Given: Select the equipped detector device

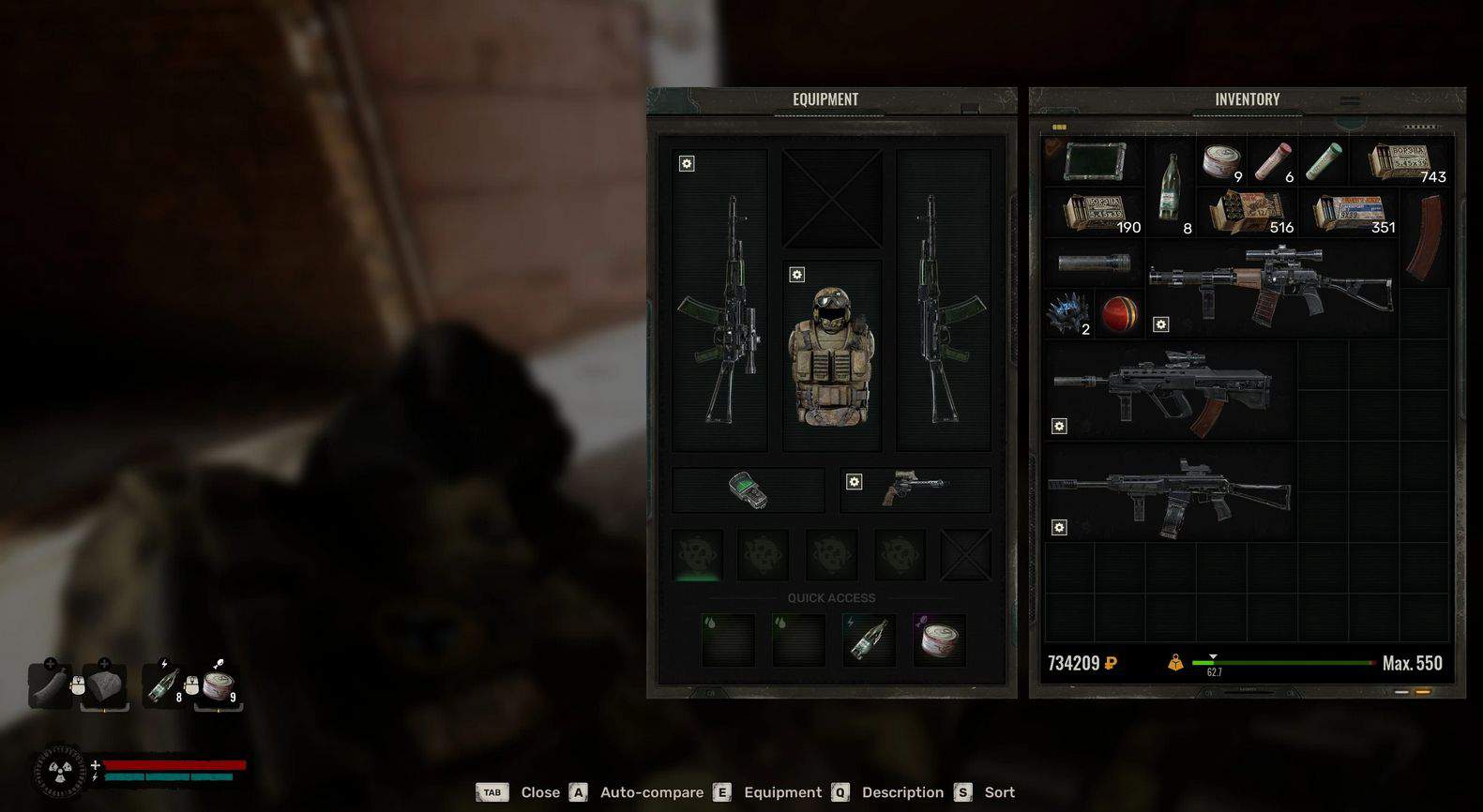Looking at the screenshot, I should pyautogui.click(x=749, y=489).
